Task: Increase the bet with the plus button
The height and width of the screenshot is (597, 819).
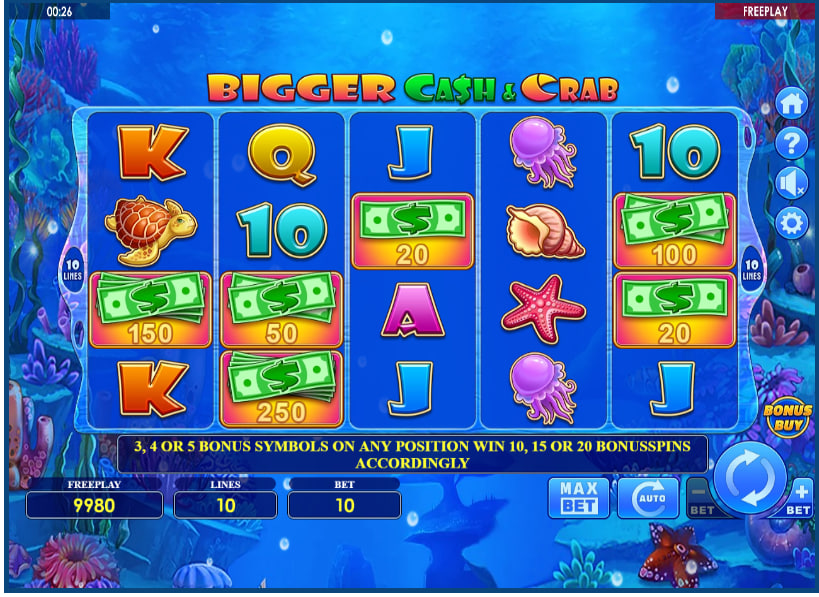Action: point(801,495)
